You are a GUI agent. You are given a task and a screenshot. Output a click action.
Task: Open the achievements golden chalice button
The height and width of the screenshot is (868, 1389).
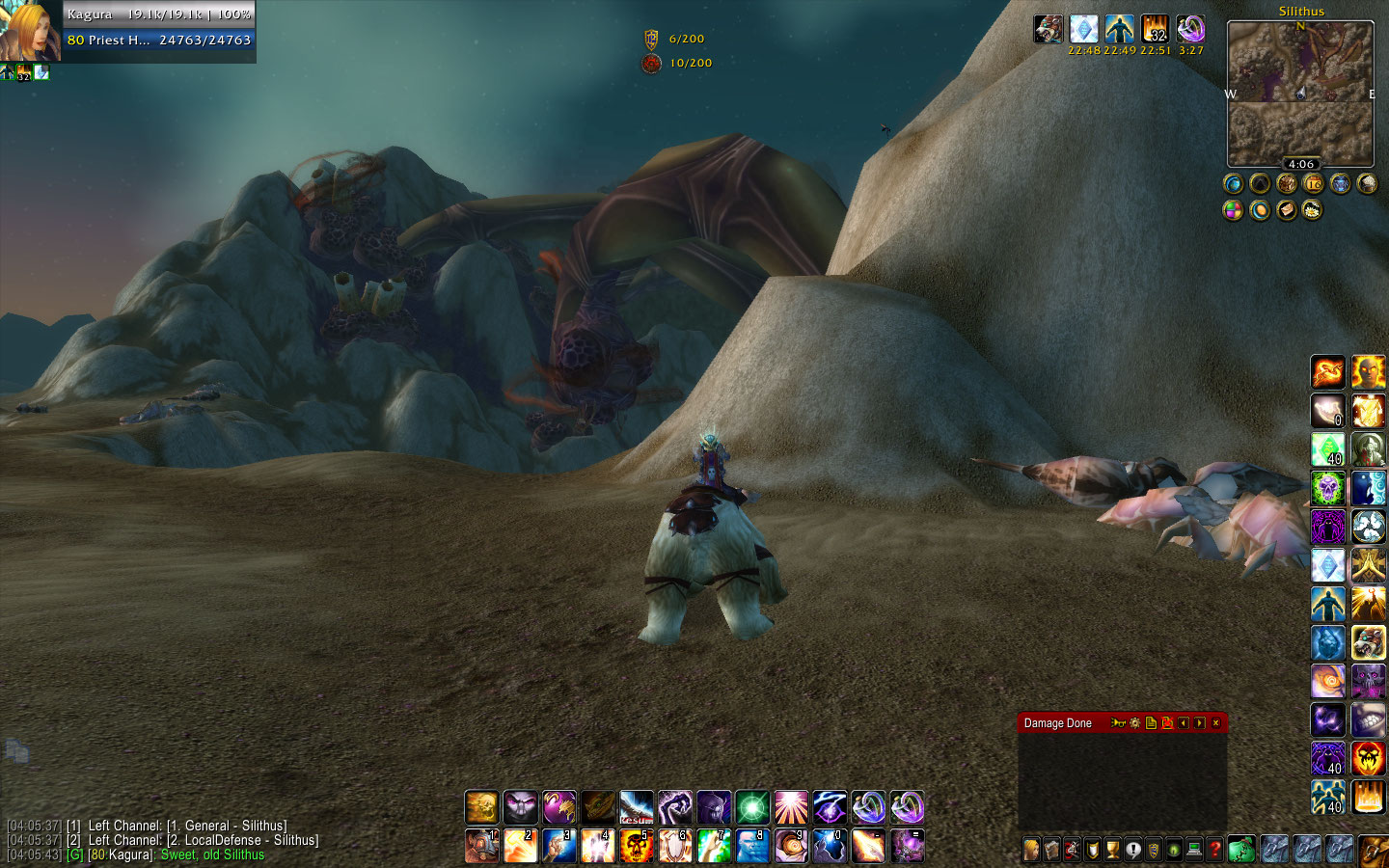pyautogui.click(x=1113, y=850)
